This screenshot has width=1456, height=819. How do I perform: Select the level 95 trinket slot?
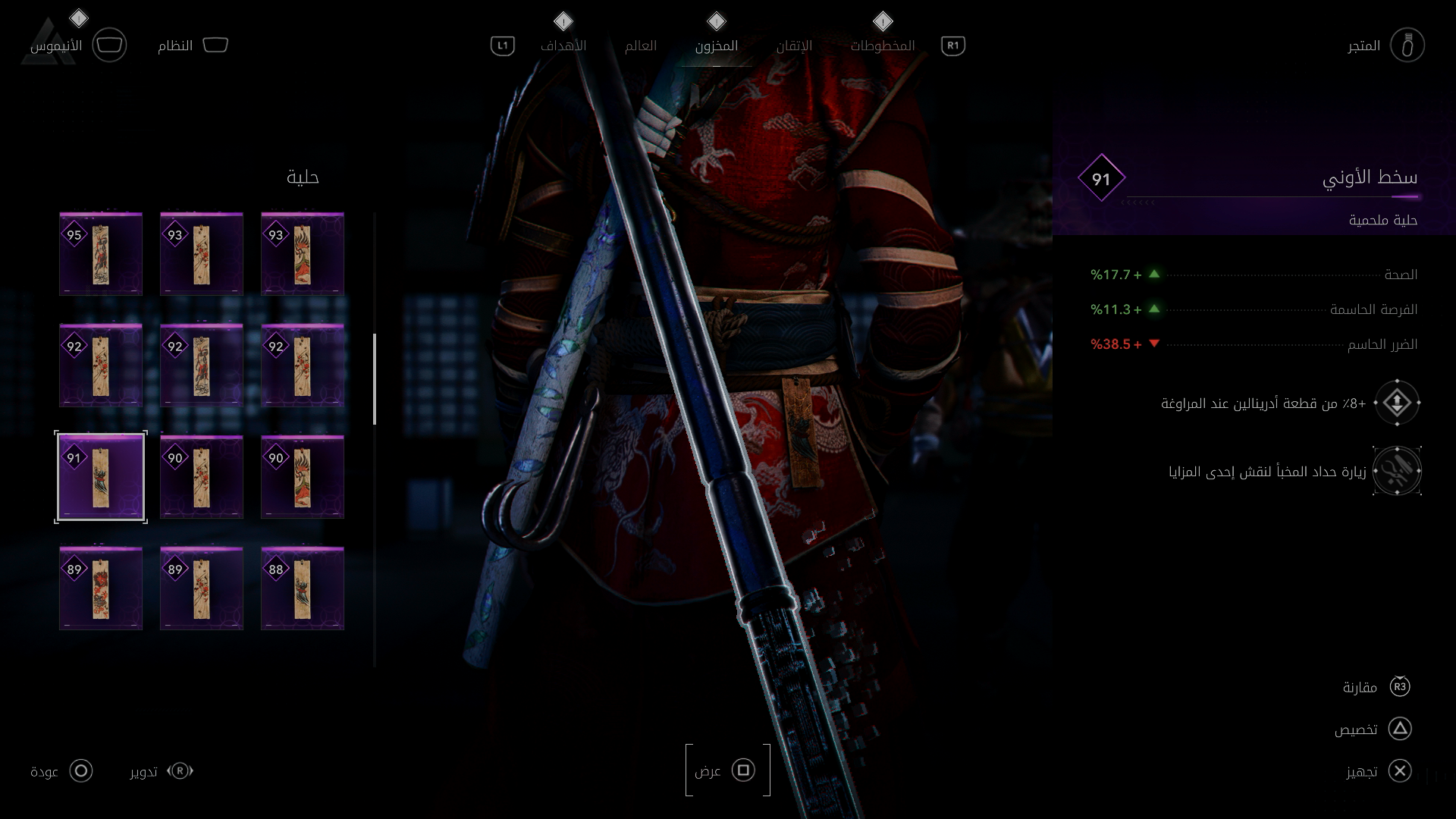[101, 254]
